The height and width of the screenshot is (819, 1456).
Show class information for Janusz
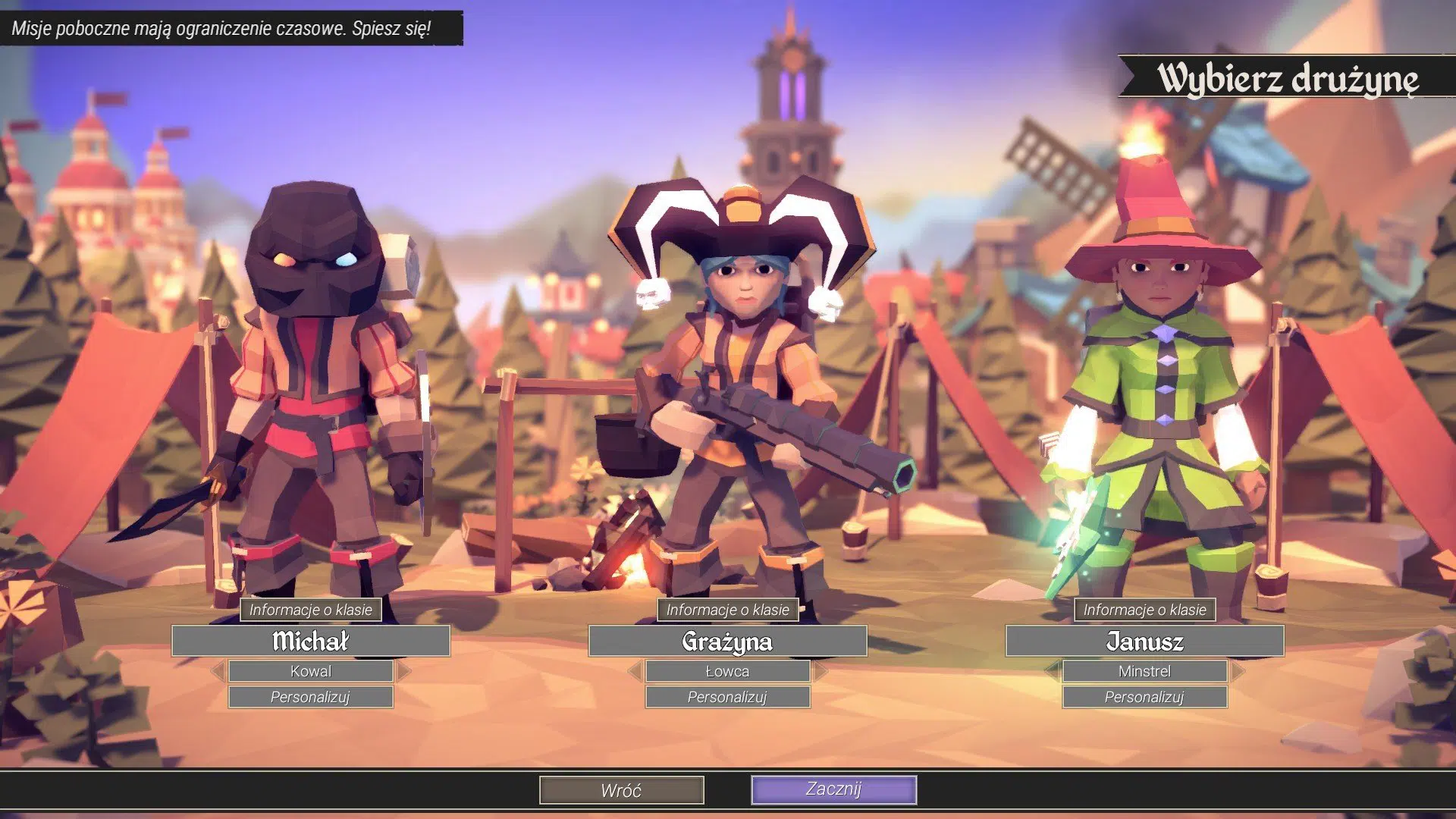[x=1144, y=610]
